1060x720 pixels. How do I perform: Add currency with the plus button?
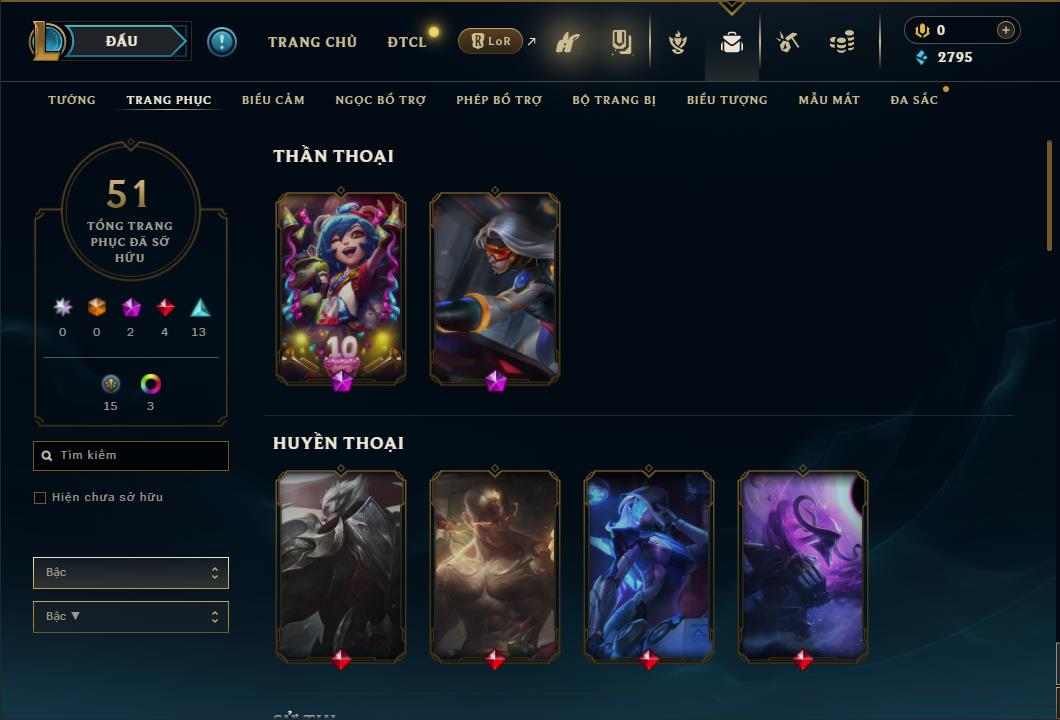tap(1006, 30)
